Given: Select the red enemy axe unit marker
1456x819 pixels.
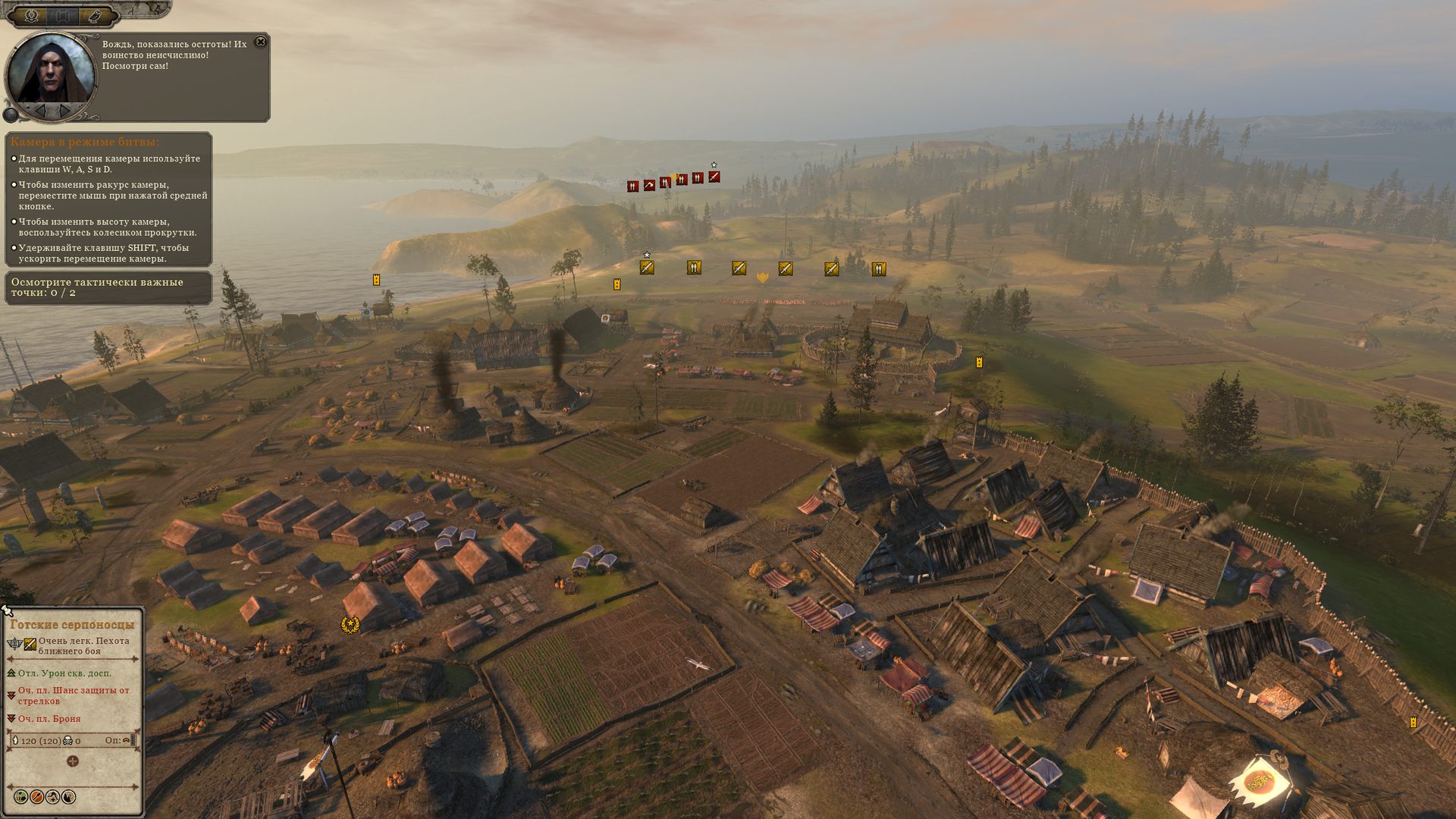Looking at the screenshot, I should click(649, 185).
